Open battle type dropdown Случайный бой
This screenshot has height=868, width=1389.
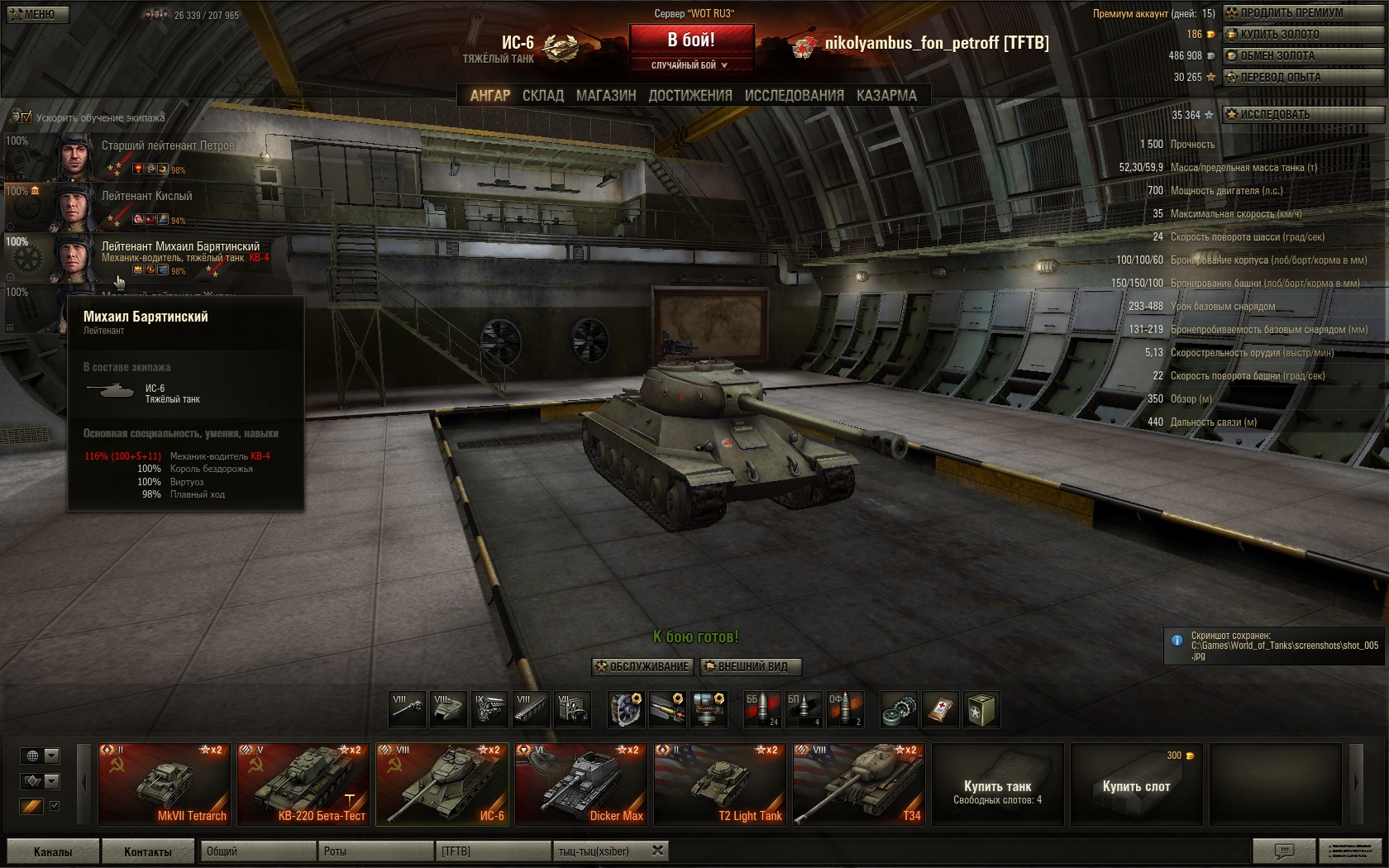pyautogui.click(x=690, y=65)
